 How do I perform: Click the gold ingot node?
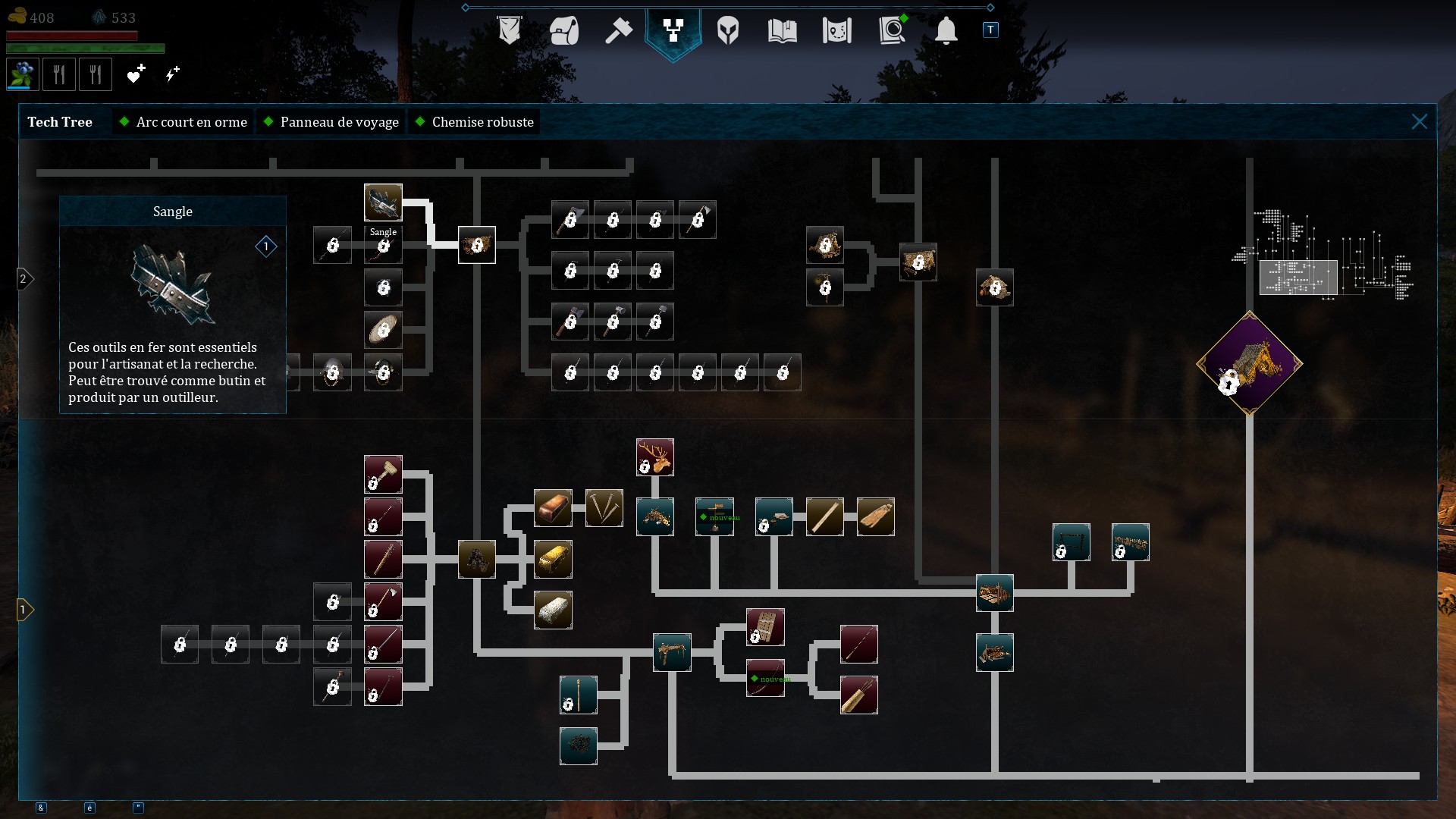click(553, 560)
